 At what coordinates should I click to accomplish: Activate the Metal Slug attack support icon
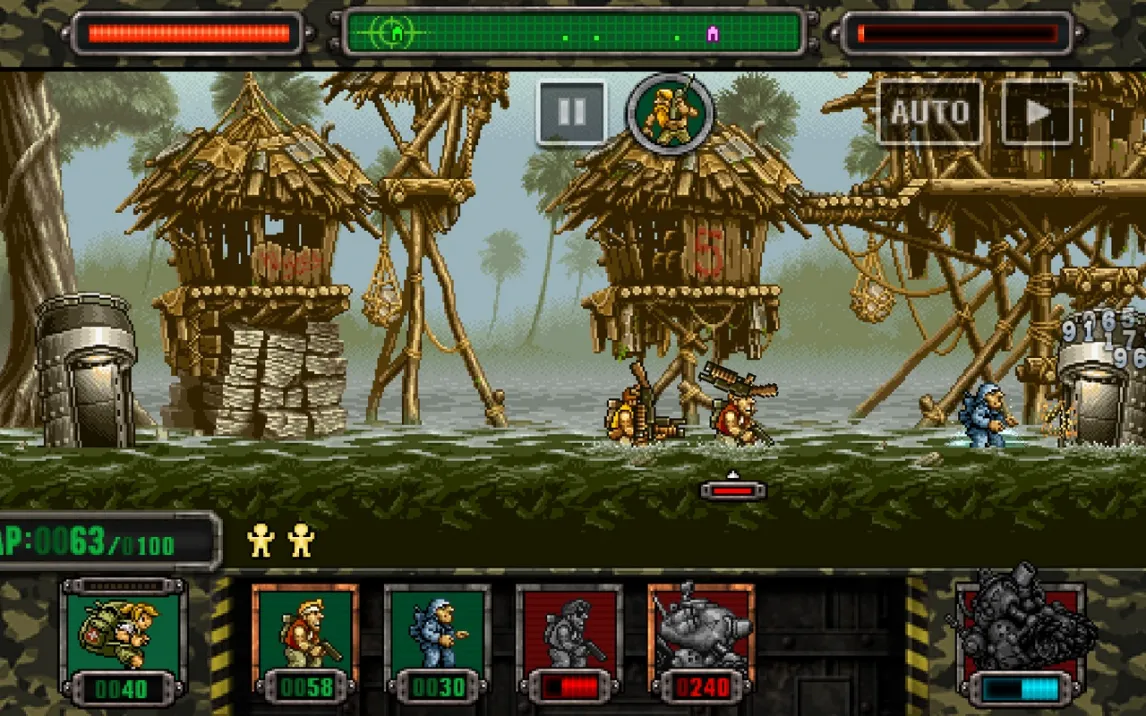1021,637
